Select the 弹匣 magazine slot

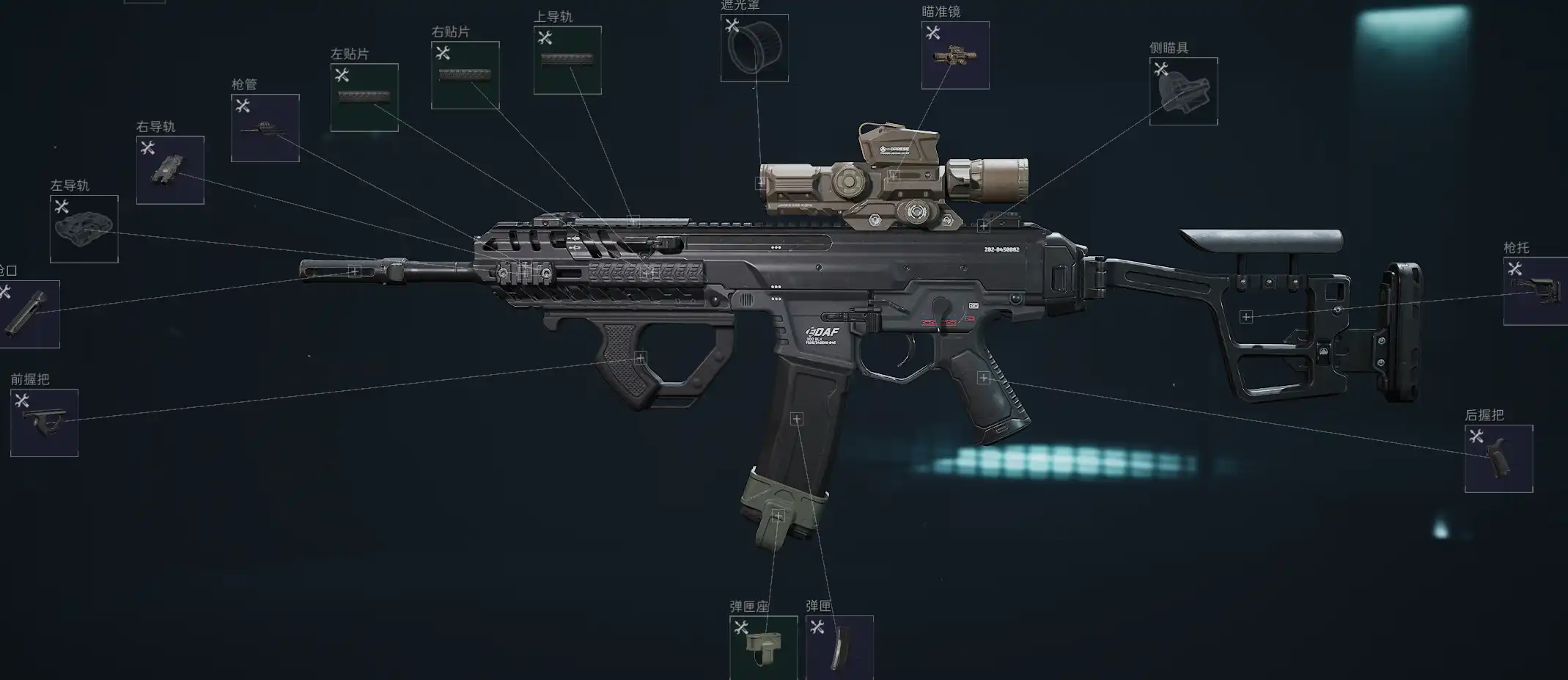pyautogui.click(x=839, y=648)
